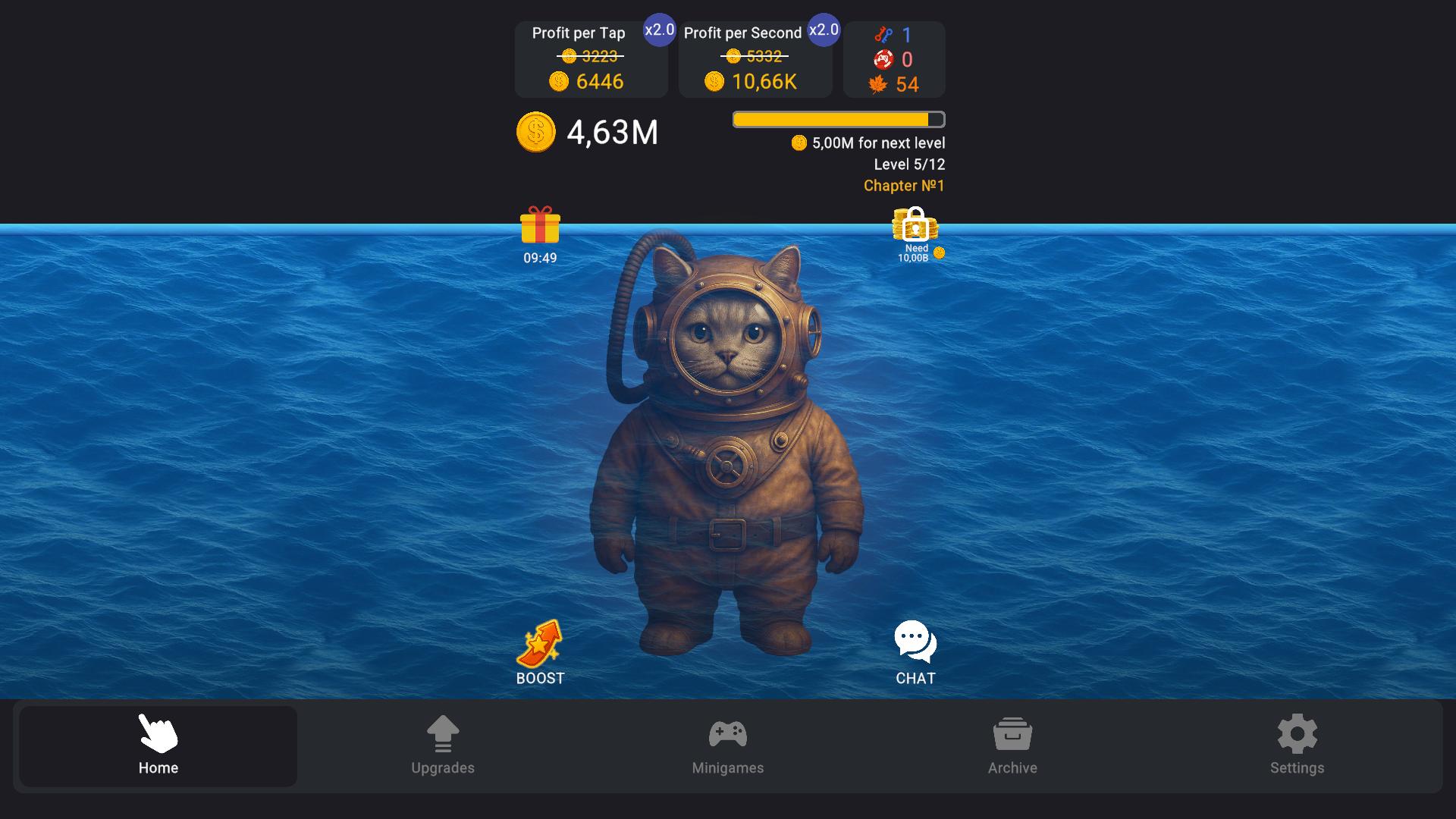
Task: Open the Profit per Second panel
Action: pos(755,58)
